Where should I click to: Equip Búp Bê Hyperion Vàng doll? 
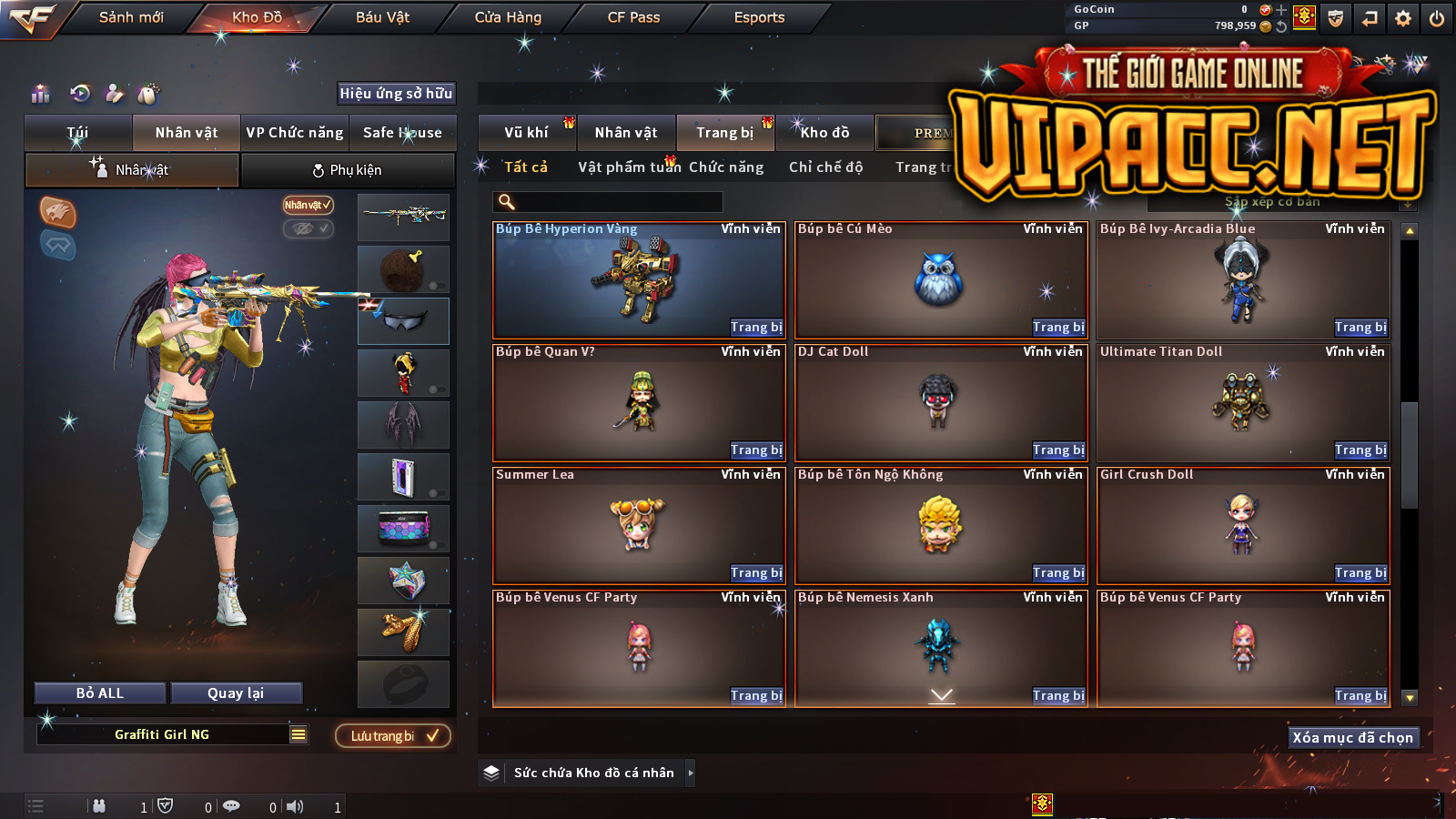click(756, 328)
